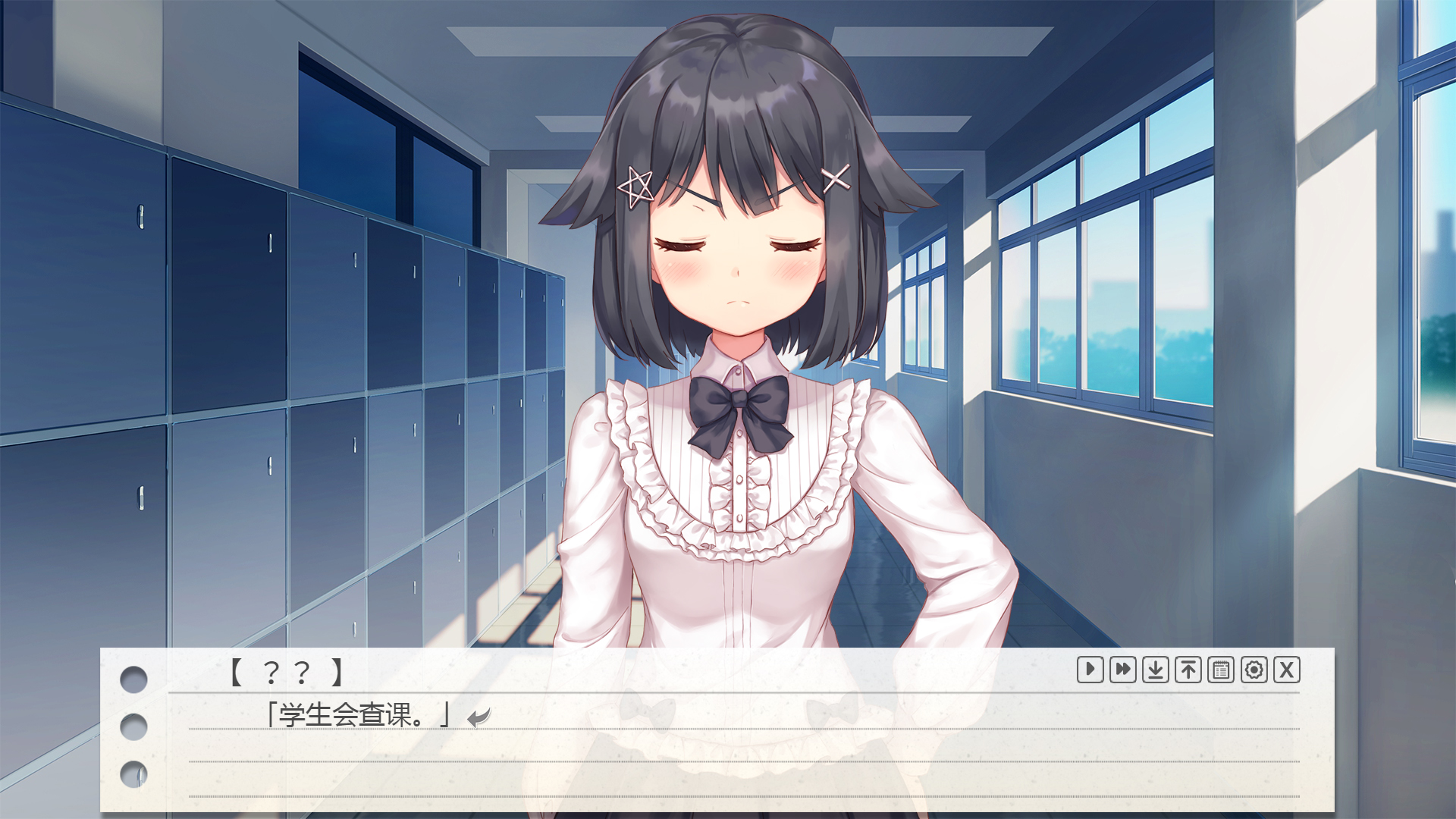1456x819 pixels.
Task: Start auto-play with the single triangle button
Action: pyautogui.click(x=1090, y=670)
